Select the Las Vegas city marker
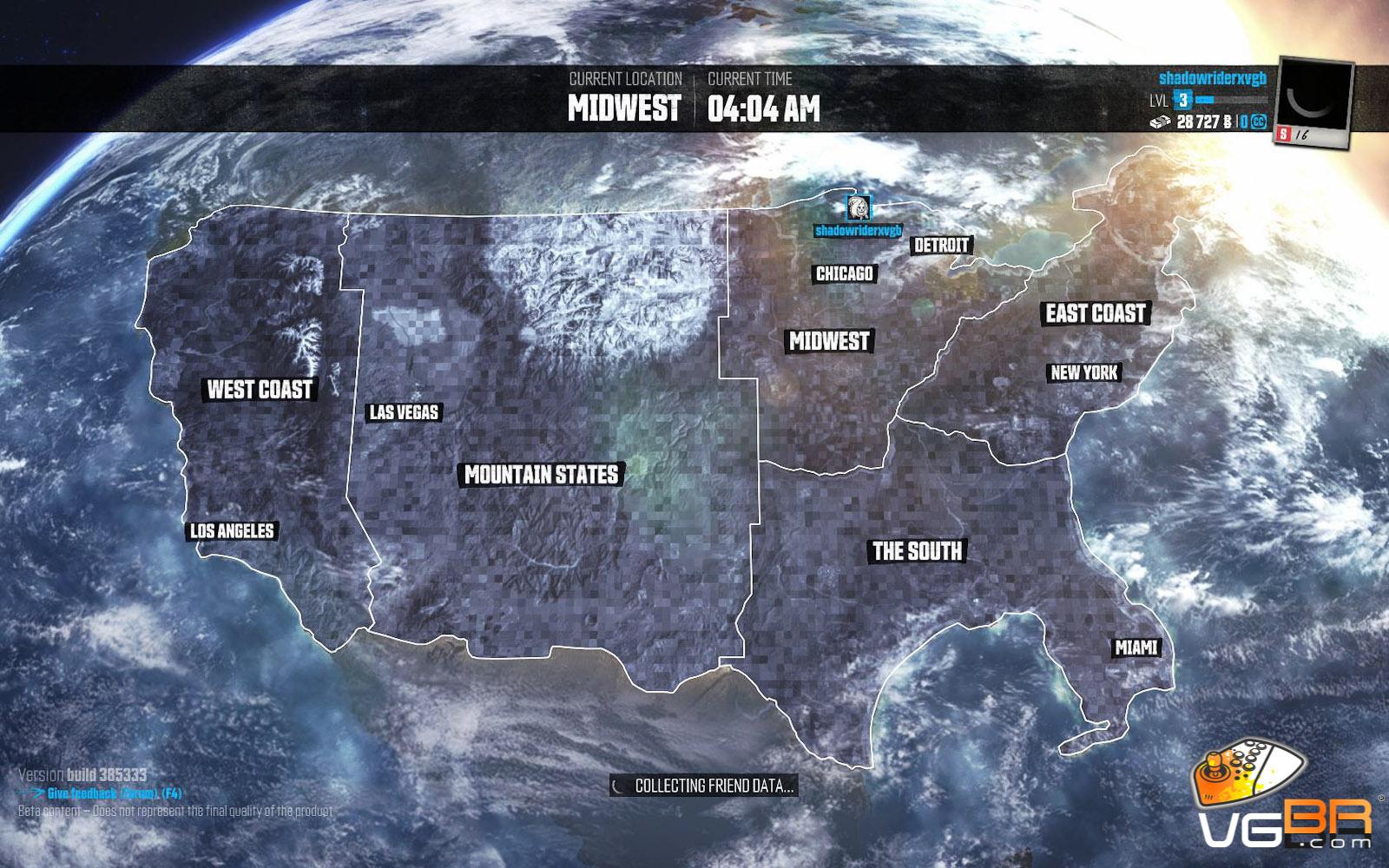 (x=404, y=412)
